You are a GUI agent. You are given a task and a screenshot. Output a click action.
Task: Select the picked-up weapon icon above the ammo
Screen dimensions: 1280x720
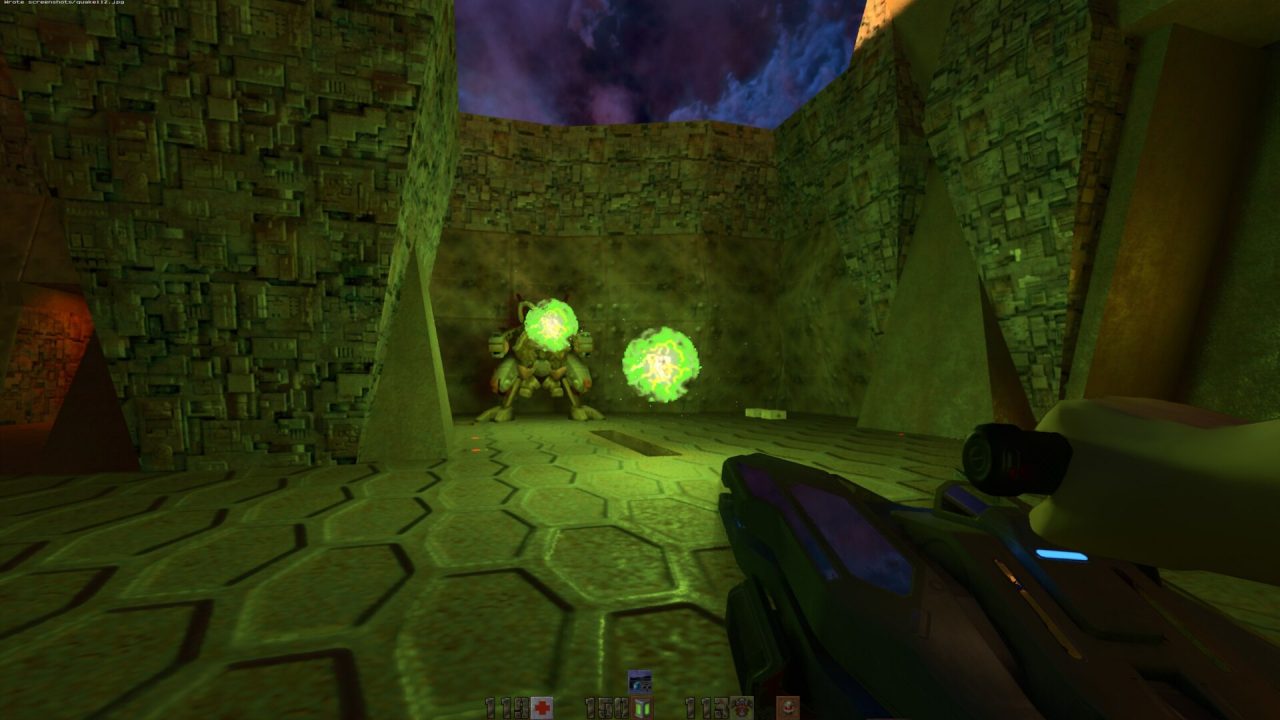coord(640,682)
